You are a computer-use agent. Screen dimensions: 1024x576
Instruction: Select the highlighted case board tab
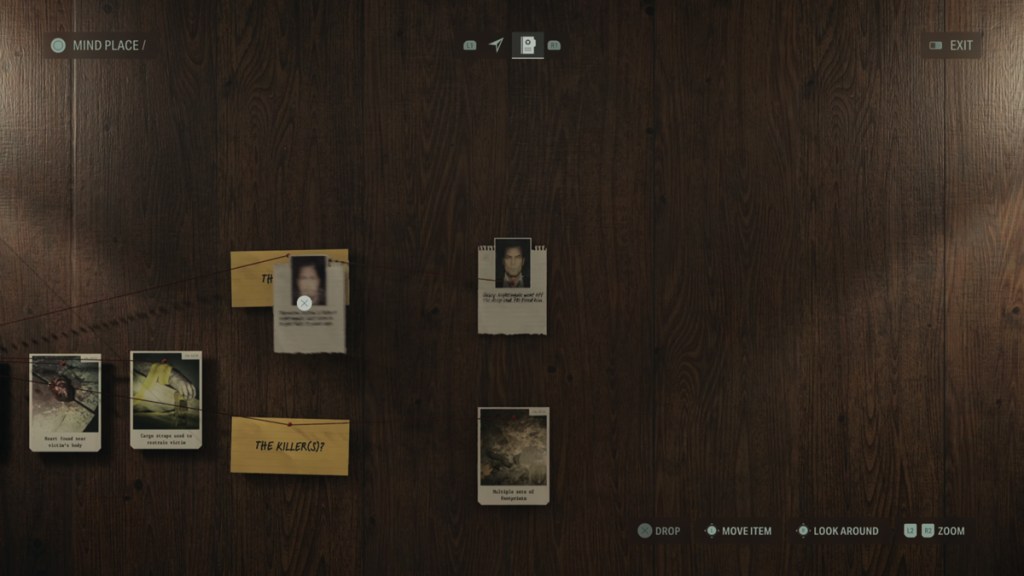pos(527,45)
